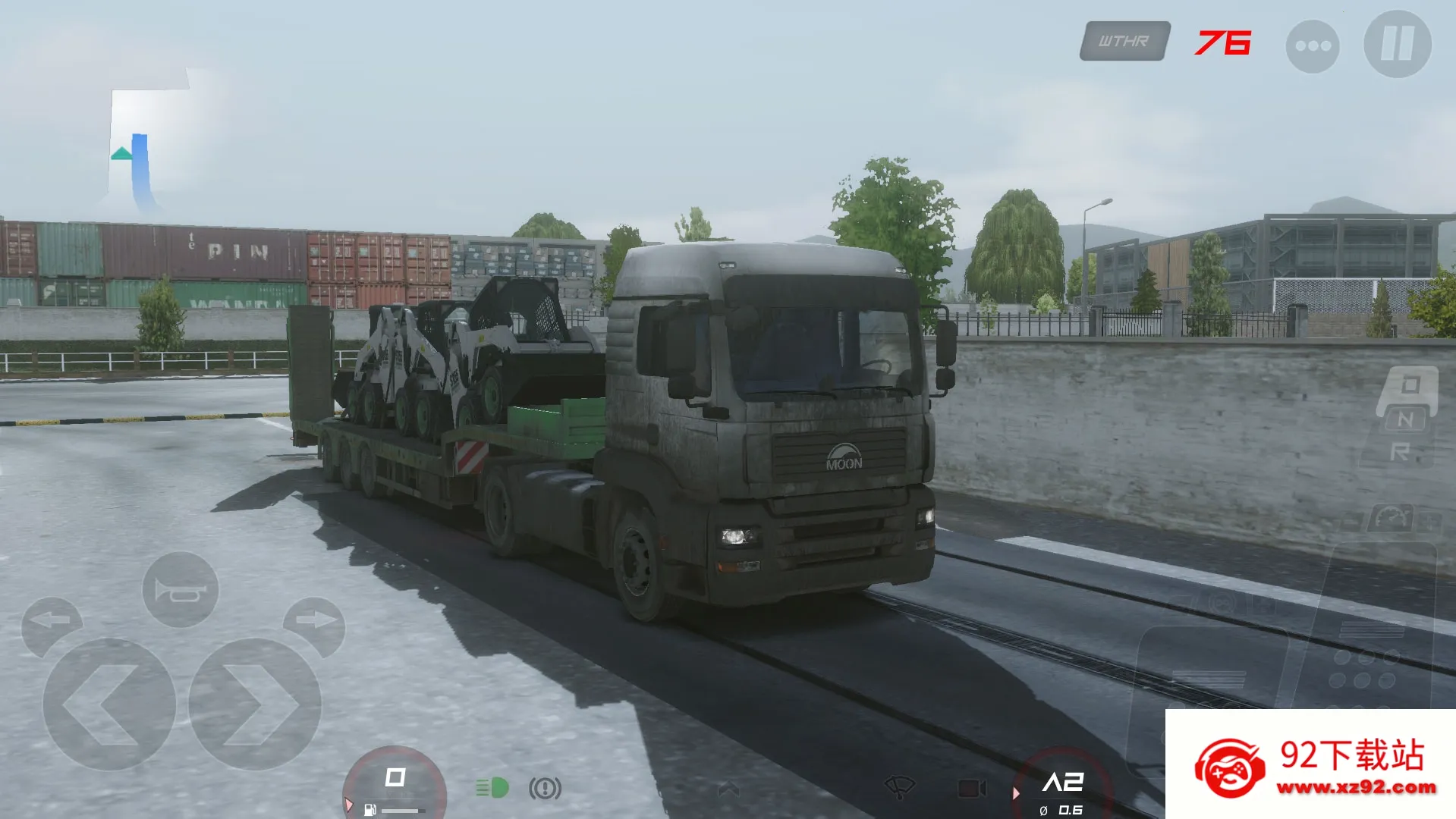Open the options with the ellipsis icon
The height and width of the screenshot is (819, 1456).
[x=1313, y=44]
